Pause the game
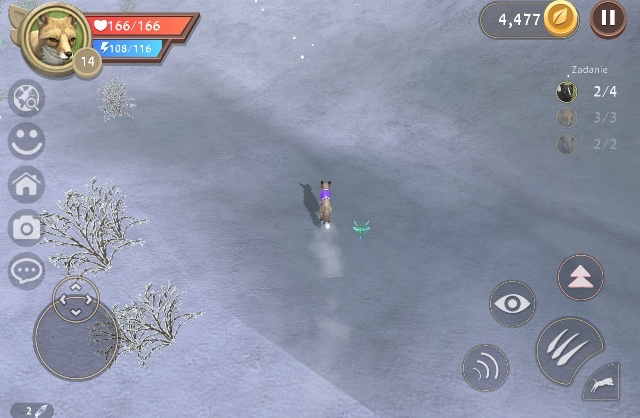The height and width of the screenshot is (418, 640). point(608,18)
